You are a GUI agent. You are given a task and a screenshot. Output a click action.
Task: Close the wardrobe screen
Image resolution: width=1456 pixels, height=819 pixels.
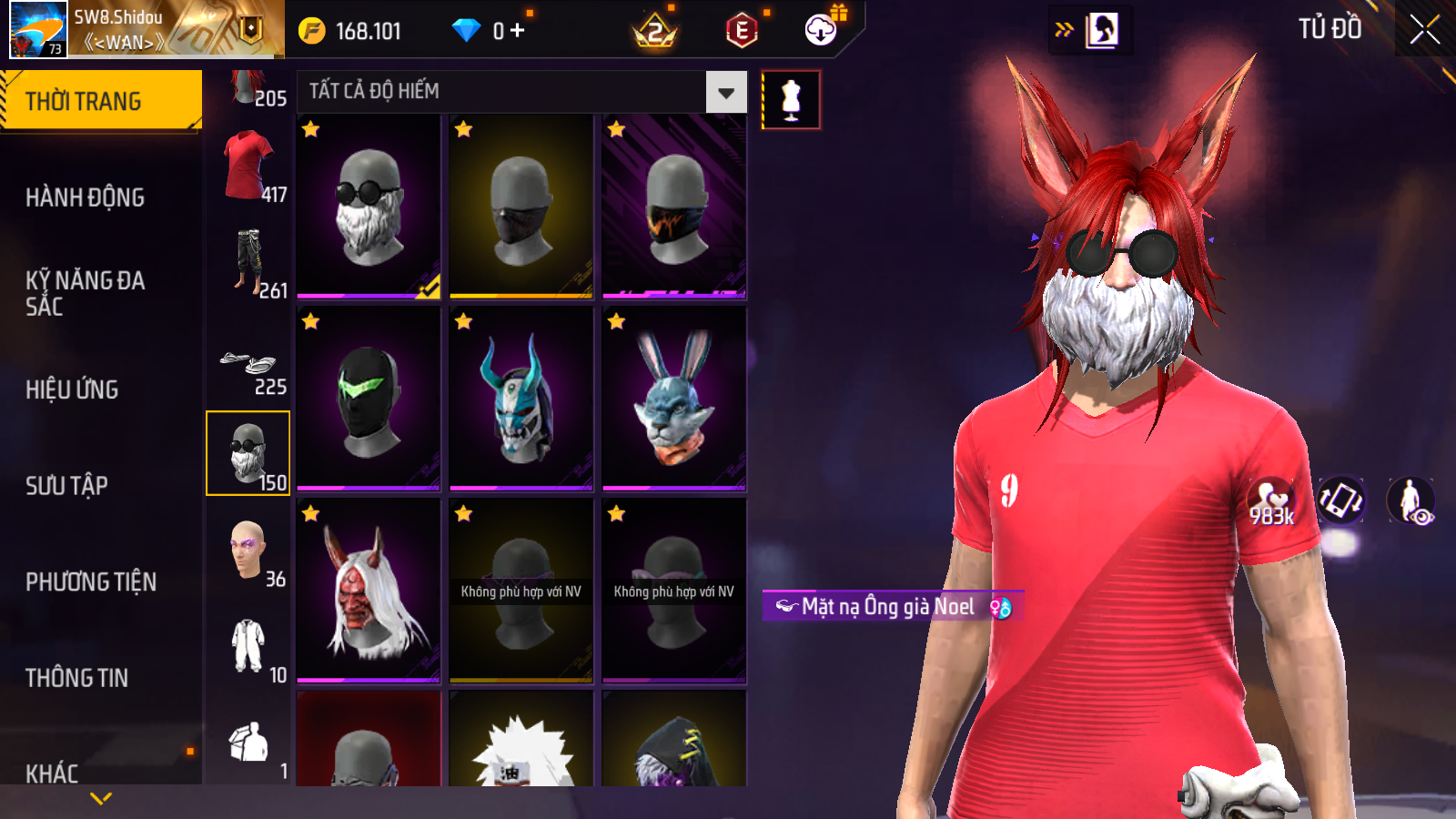(x=1424, y=30)
